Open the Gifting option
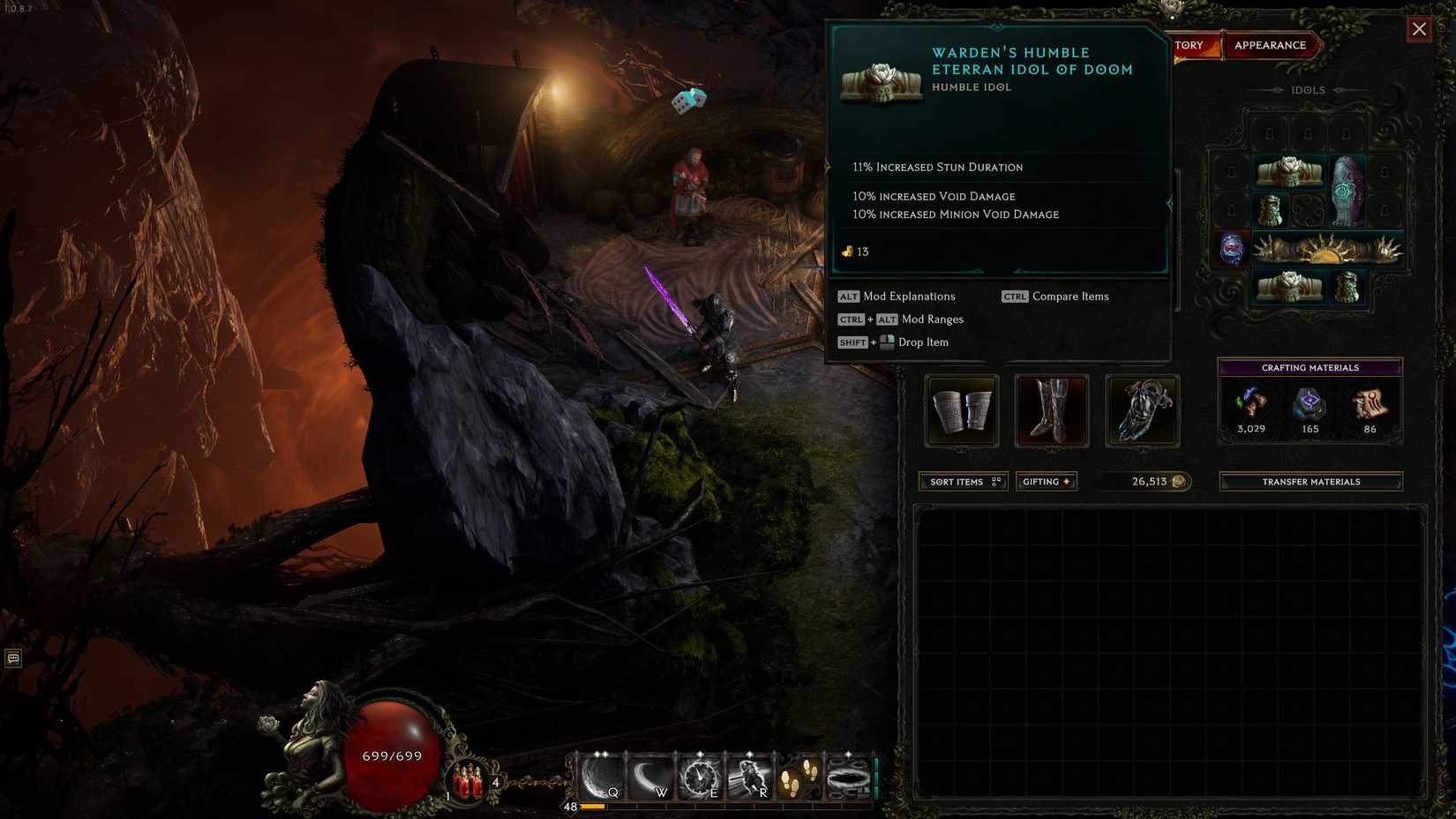Viewport: 1456px width, 819px height. pyautogui.click(x=1047, y=482)
